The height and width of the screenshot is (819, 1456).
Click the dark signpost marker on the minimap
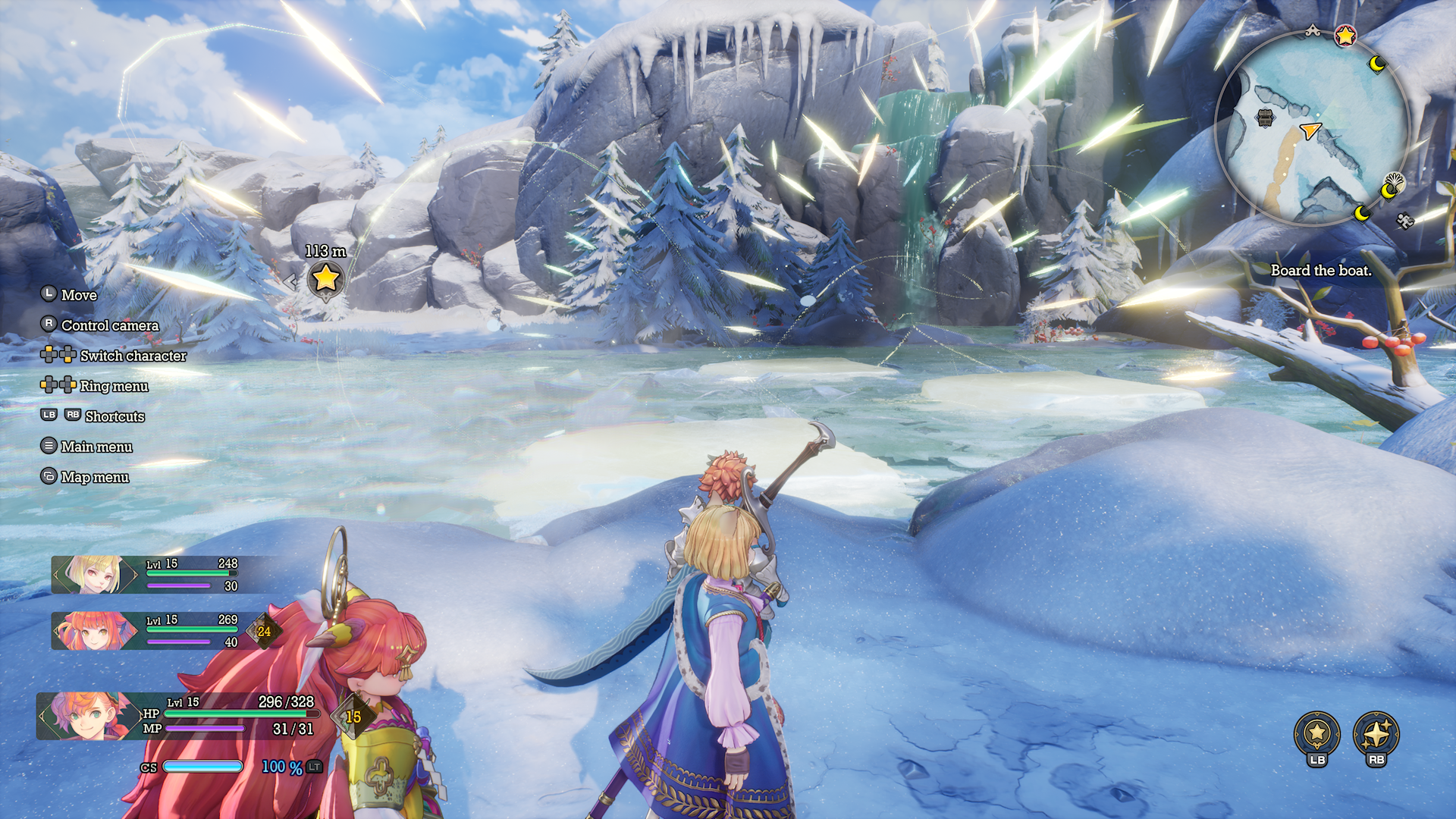click(x=1265, y=118)
